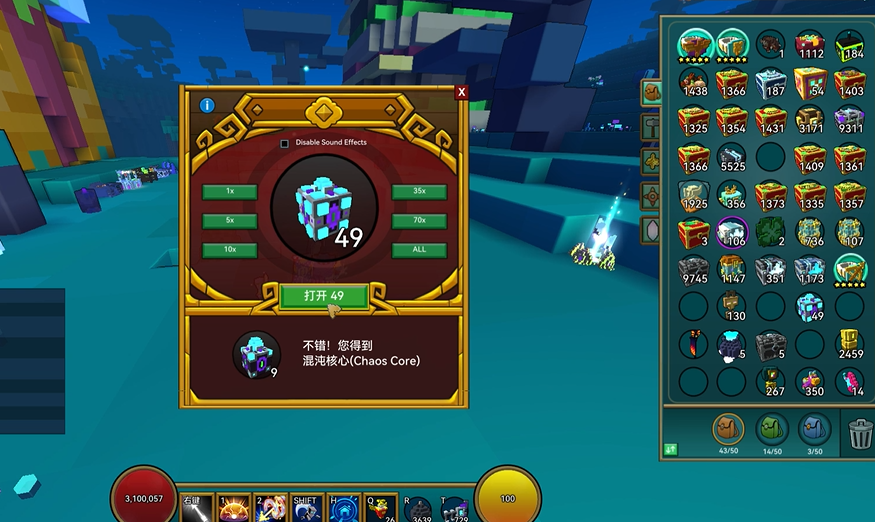Activate the home teleport H ability
The image size is (875, 522).
[x=345, y=508]
